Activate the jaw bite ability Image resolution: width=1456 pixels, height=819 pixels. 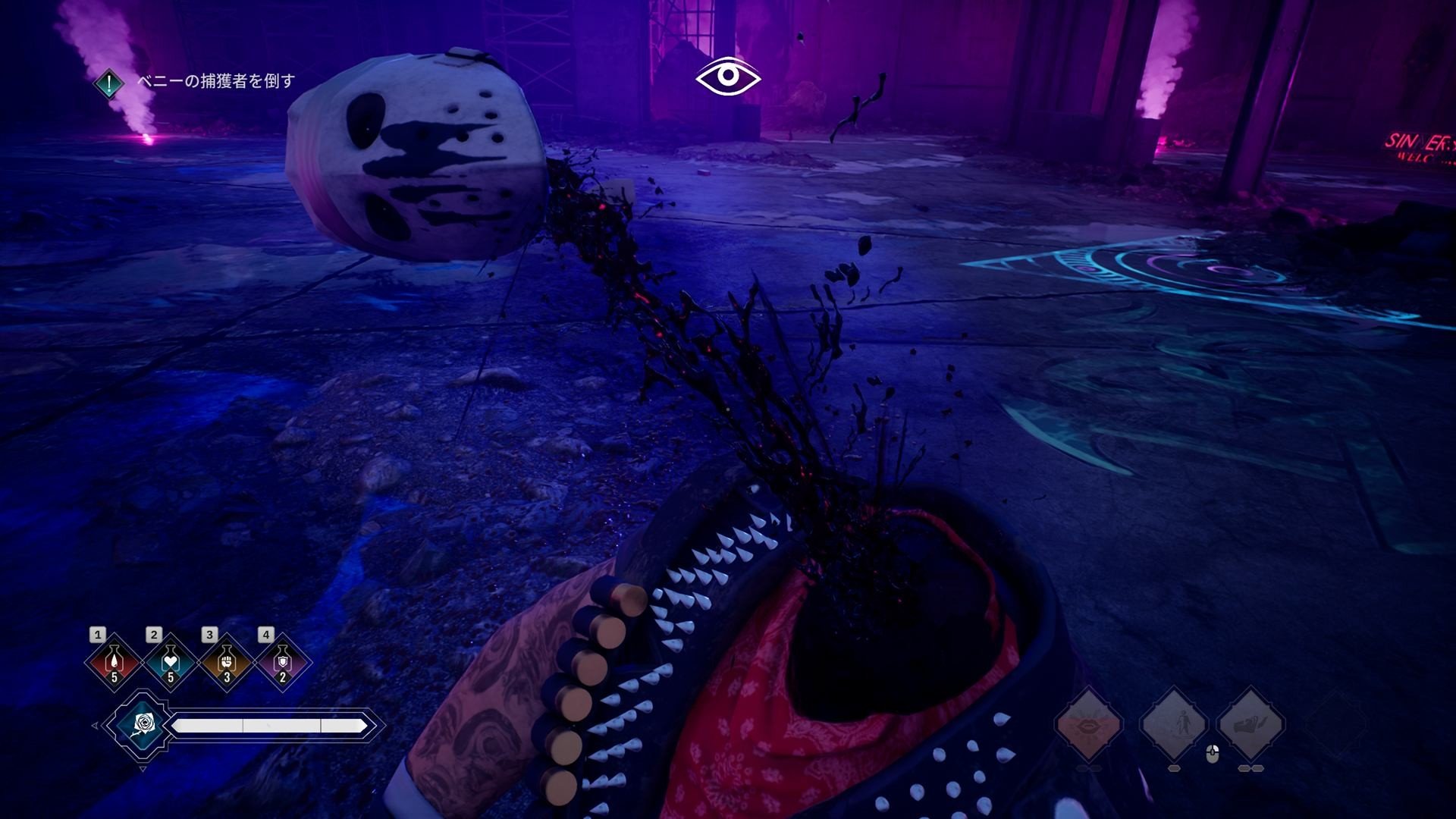pos(1250,724)
